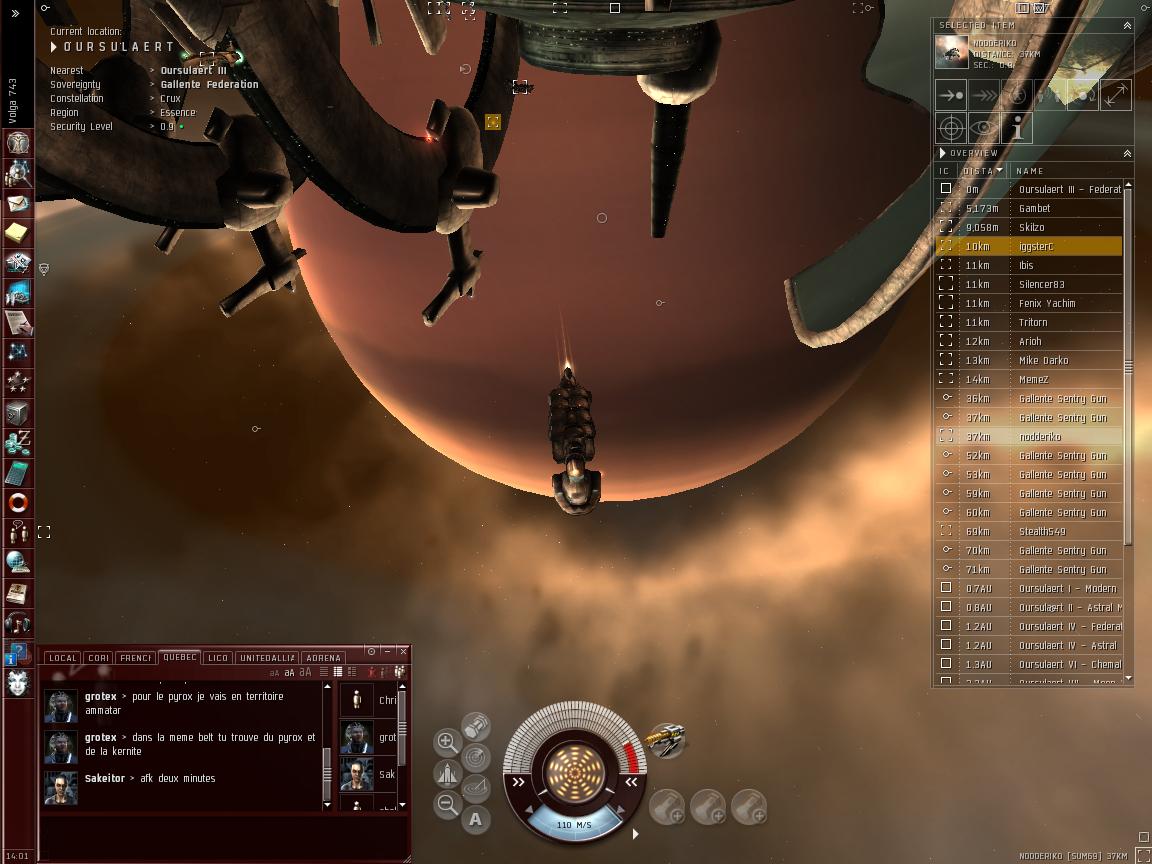Screen dimensions: 1152x864
Task: Minimize the chat window
Action: (x=387, y=651)
